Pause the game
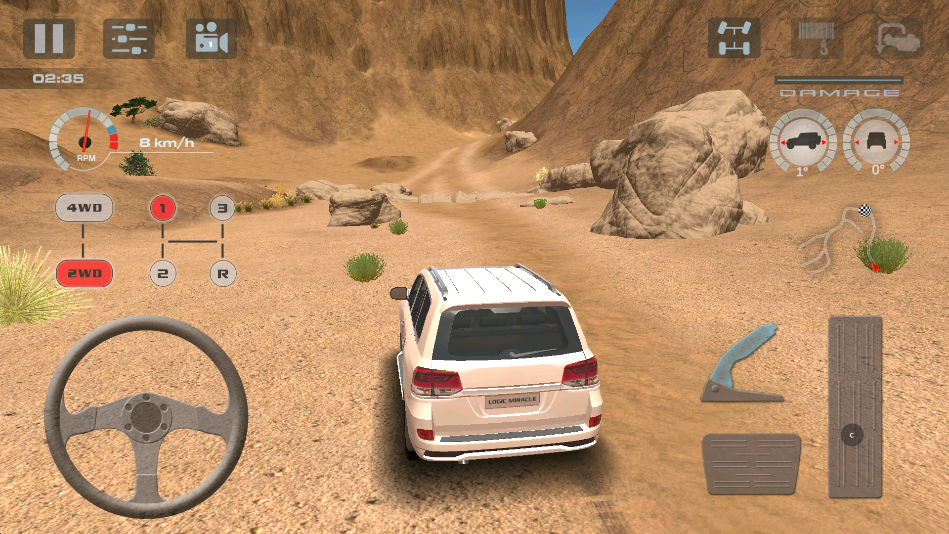Screen dimensions: 949x534 (x=49, y=38)
